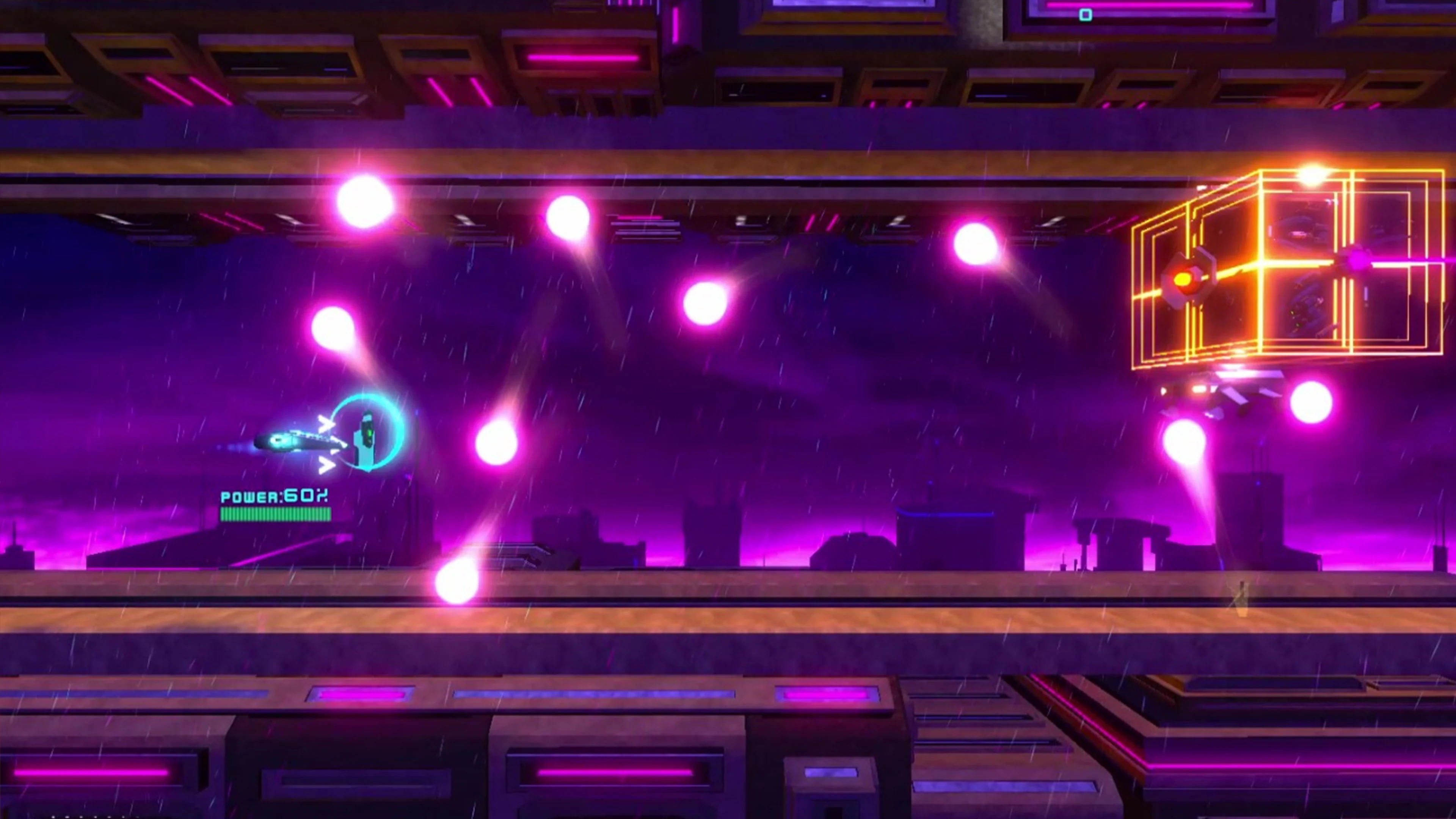Toggle the cyan ring around the robot
This screenshot has width=1456, height=819.
399,430
